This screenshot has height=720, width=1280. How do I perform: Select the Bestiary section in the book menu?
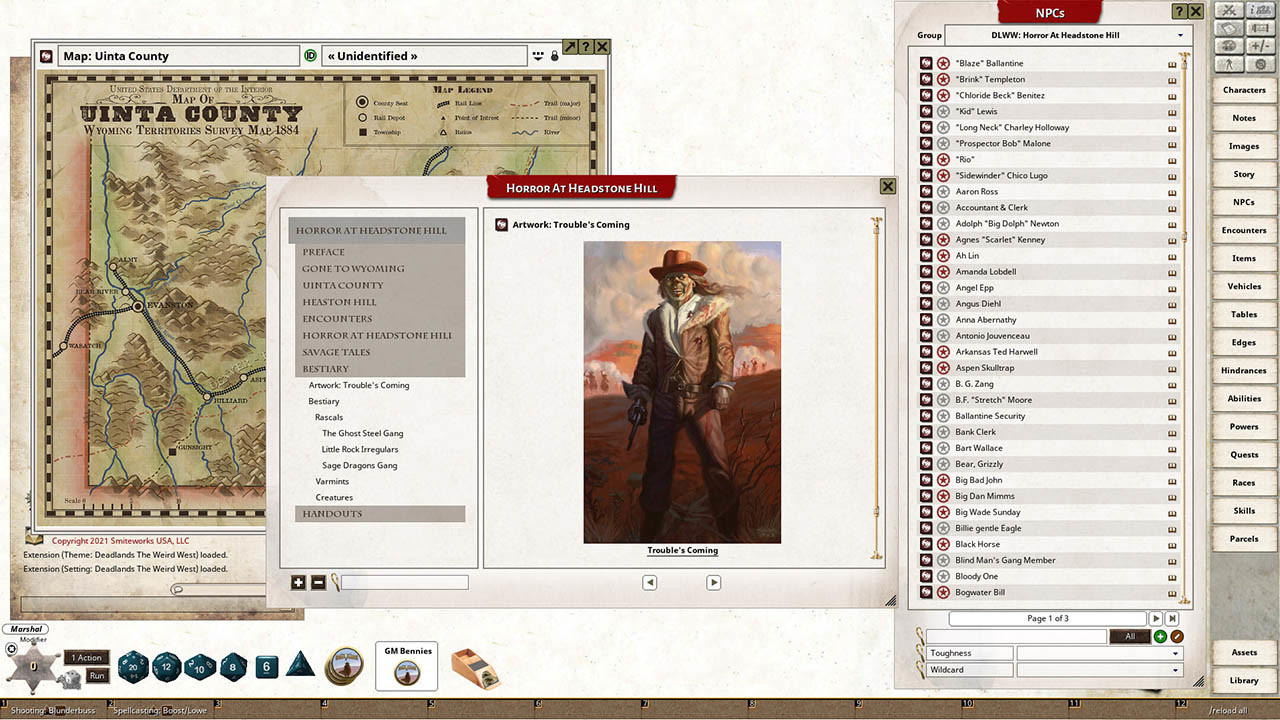click(330, 369)
